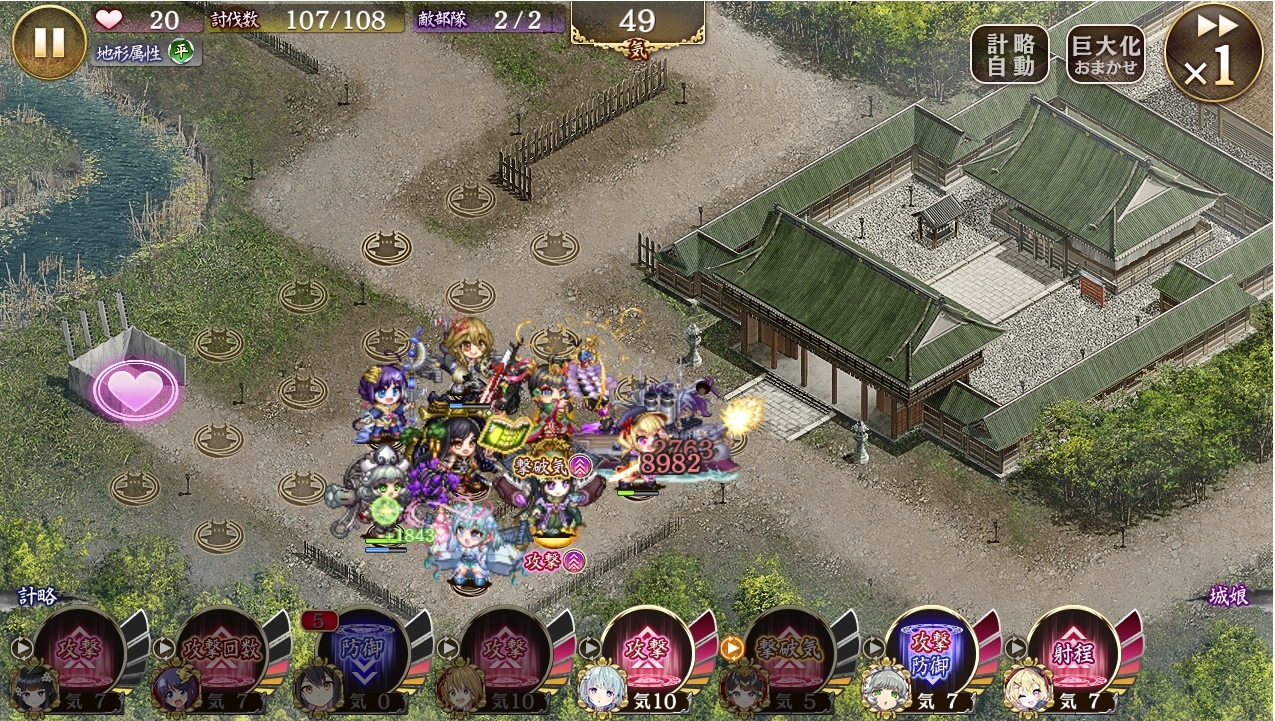Toggle the 計略自動 auto-stratagem button
This screenshot has height=721, width=1275.
tap(1009, 54)
